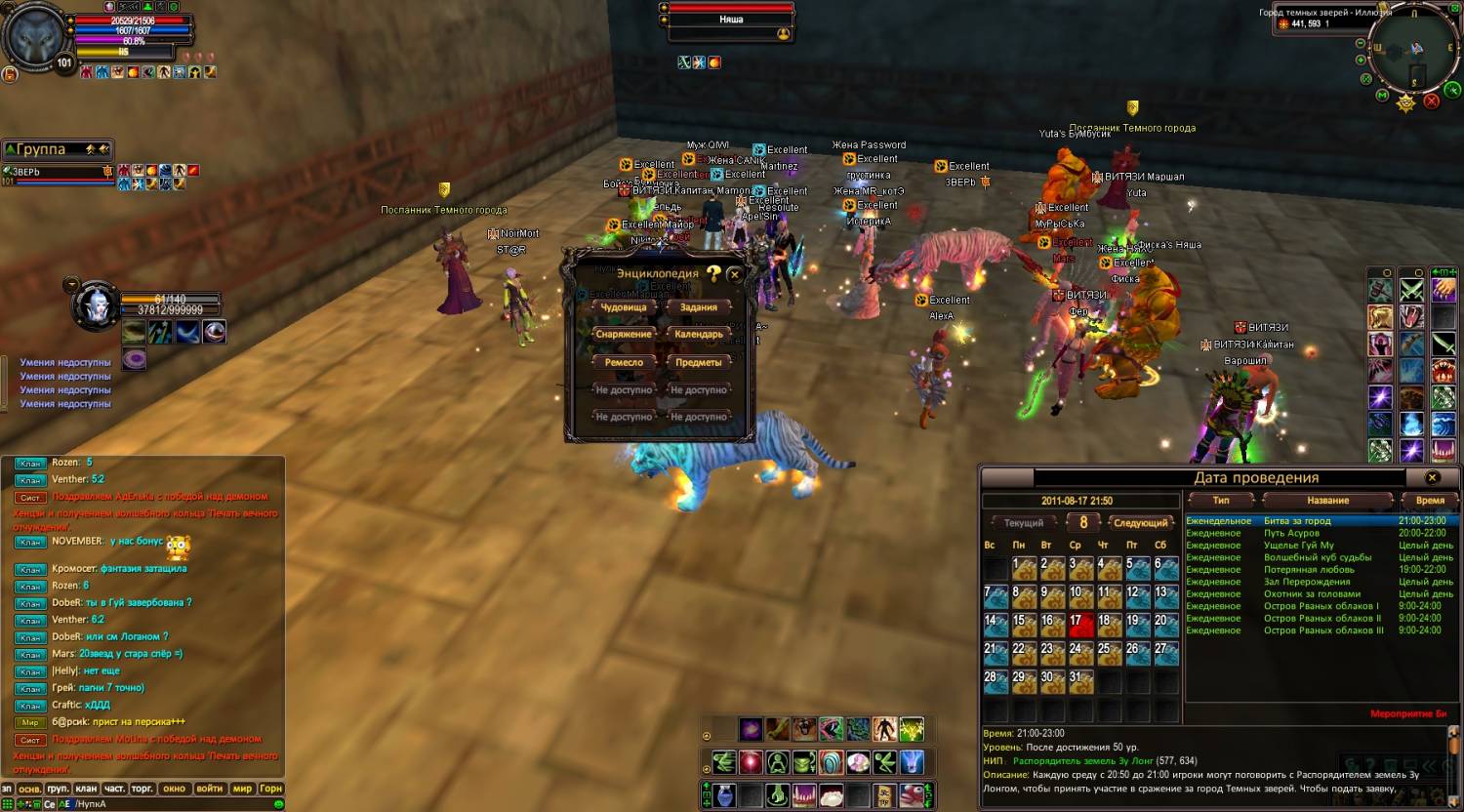Open the Календарь section
The image size is (1464, 812).
[x=698, y=335]
